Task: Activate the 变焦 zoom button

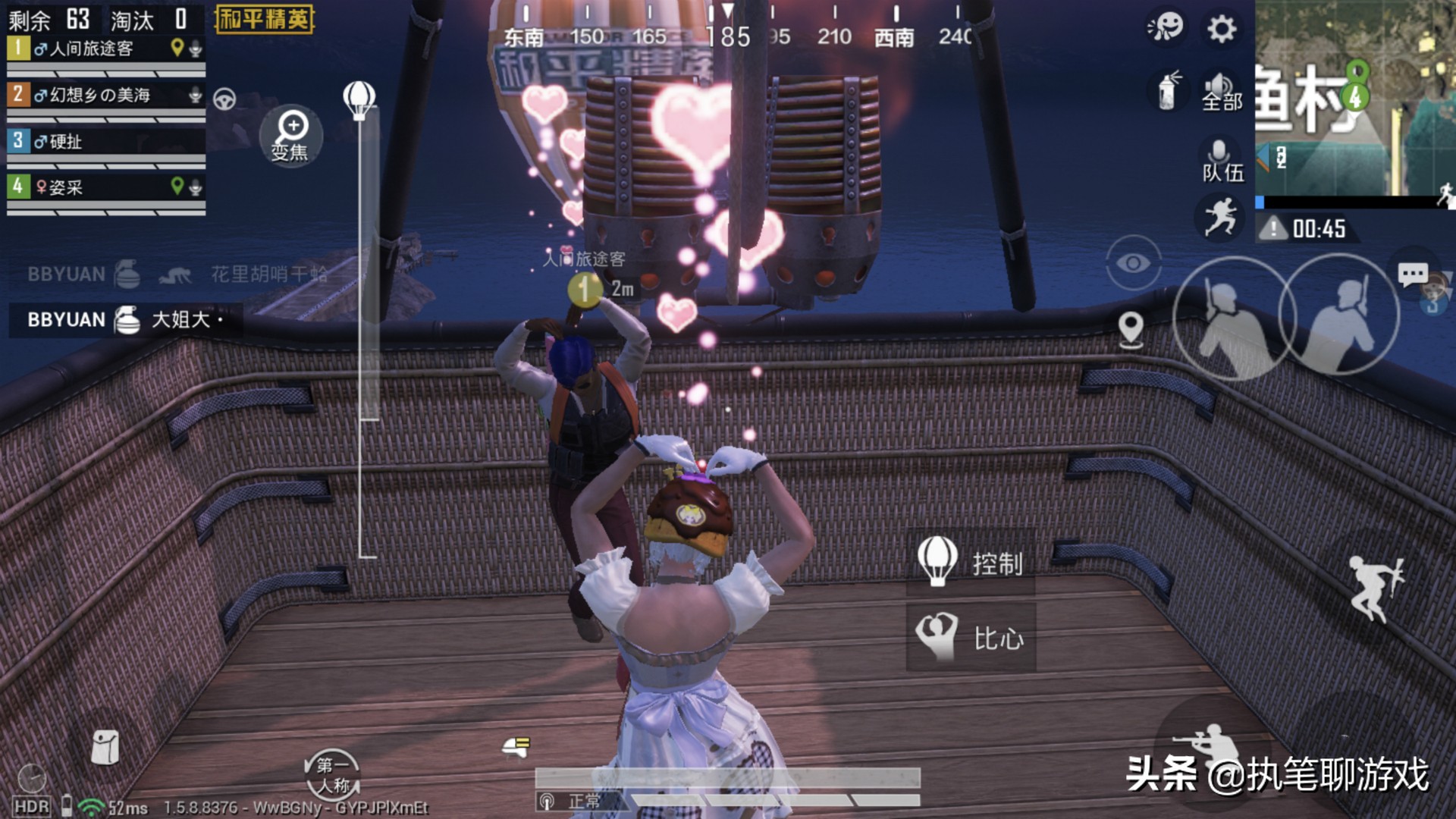Action: pos(291,136)
